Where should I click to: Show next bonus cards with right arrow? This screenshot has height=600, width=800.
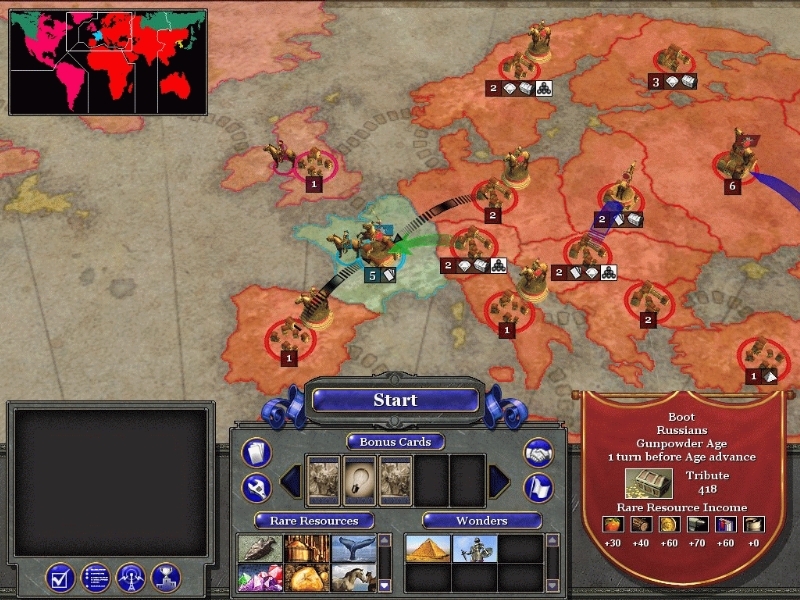point(500,481)
